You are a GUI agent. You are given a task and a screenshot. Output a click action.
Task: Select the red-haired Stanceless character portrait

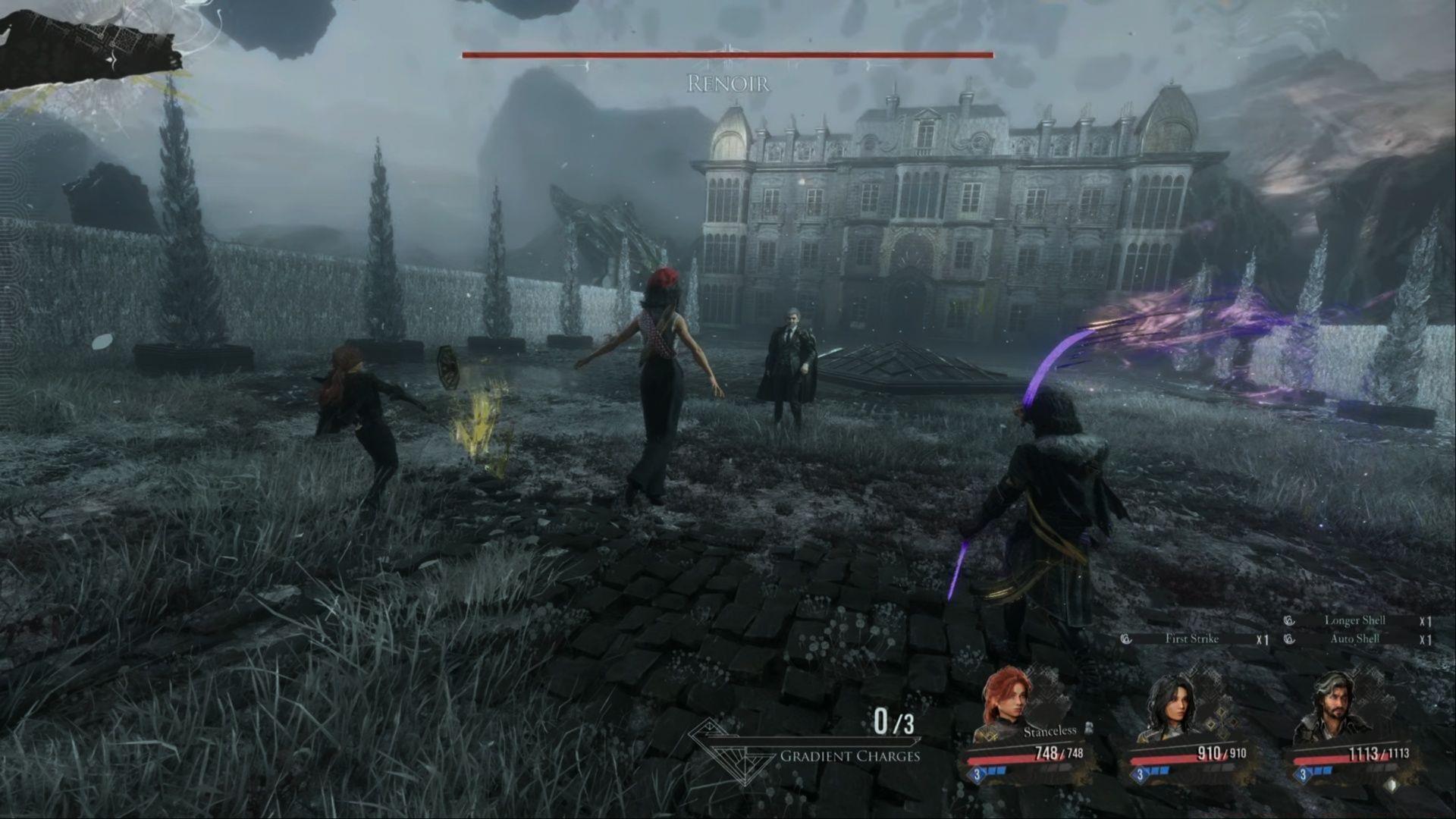click(1006, 700)
